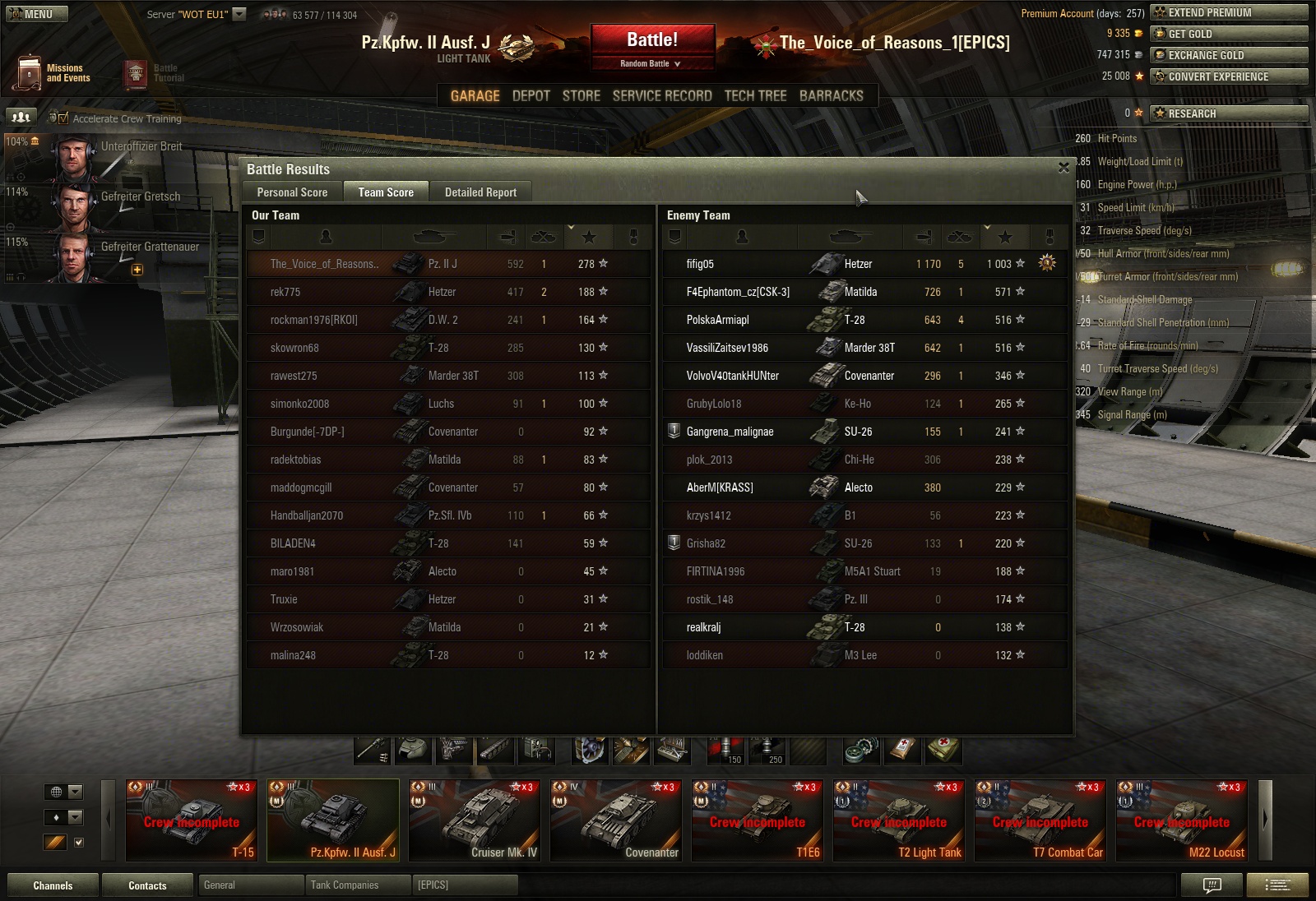Click the Exchange Gold button

(1229, 55)
